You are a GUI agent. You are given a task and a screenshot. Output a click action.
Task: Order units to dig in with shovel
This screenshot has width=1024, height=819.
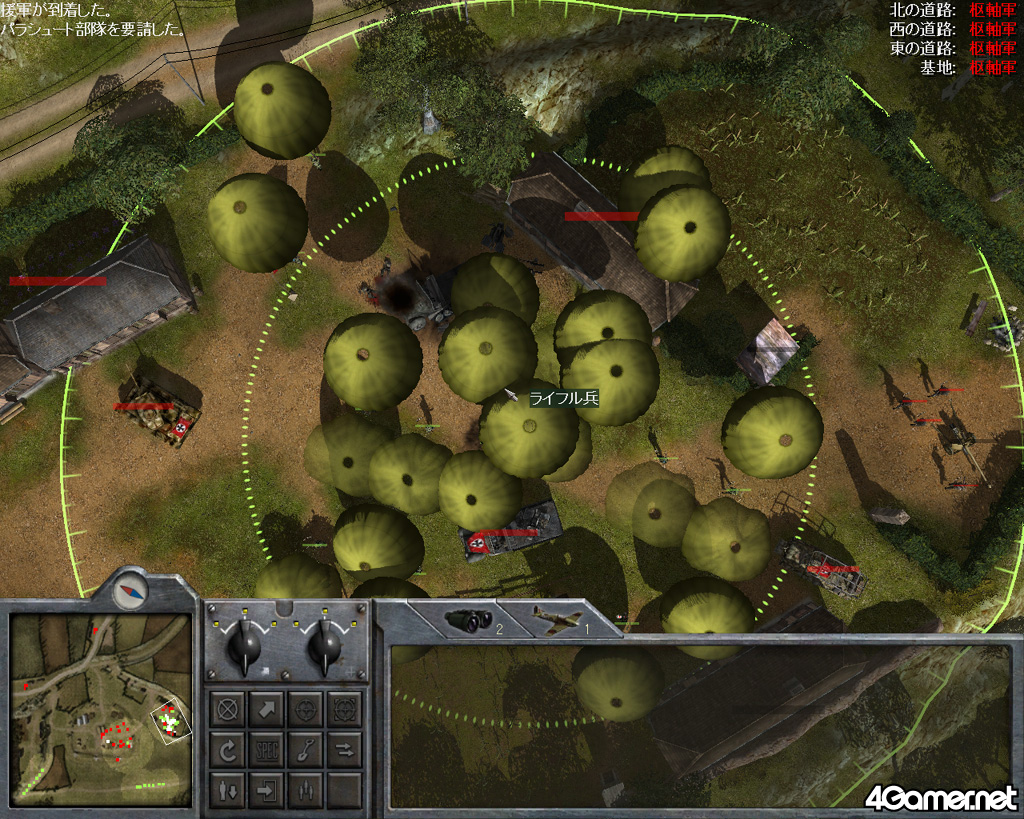point(305,749)
